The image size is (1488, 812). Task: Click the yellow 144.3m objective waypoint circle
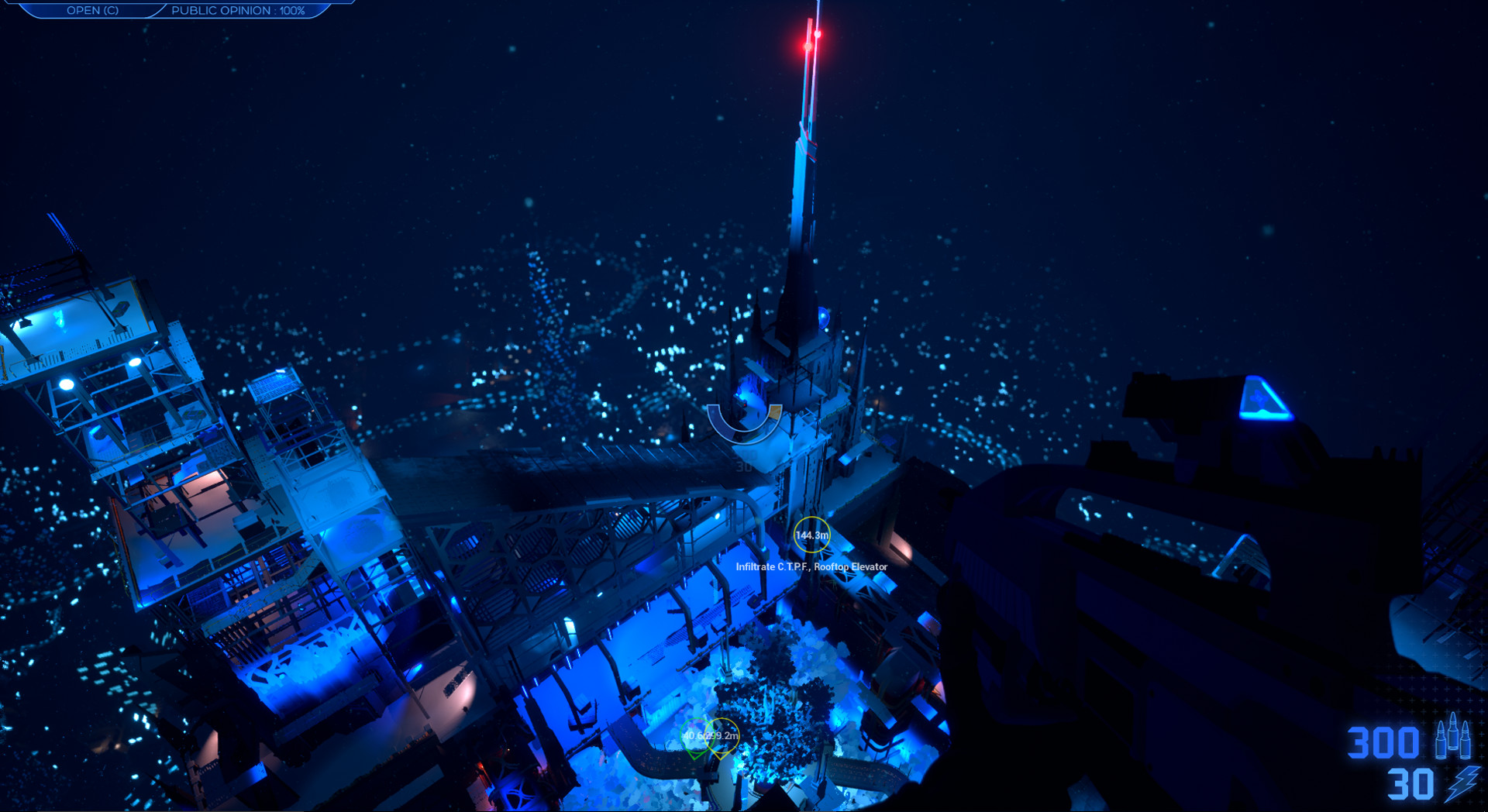pos(811,534)
